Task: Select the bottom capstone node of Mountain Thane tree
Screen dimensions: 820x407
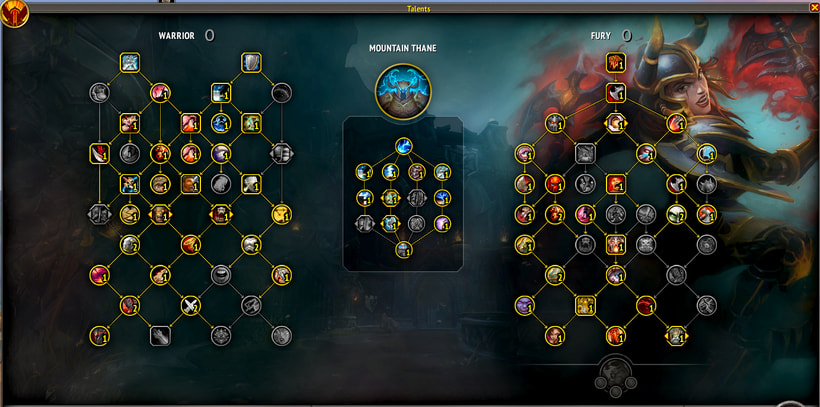Action: click(x=402, y=249)
